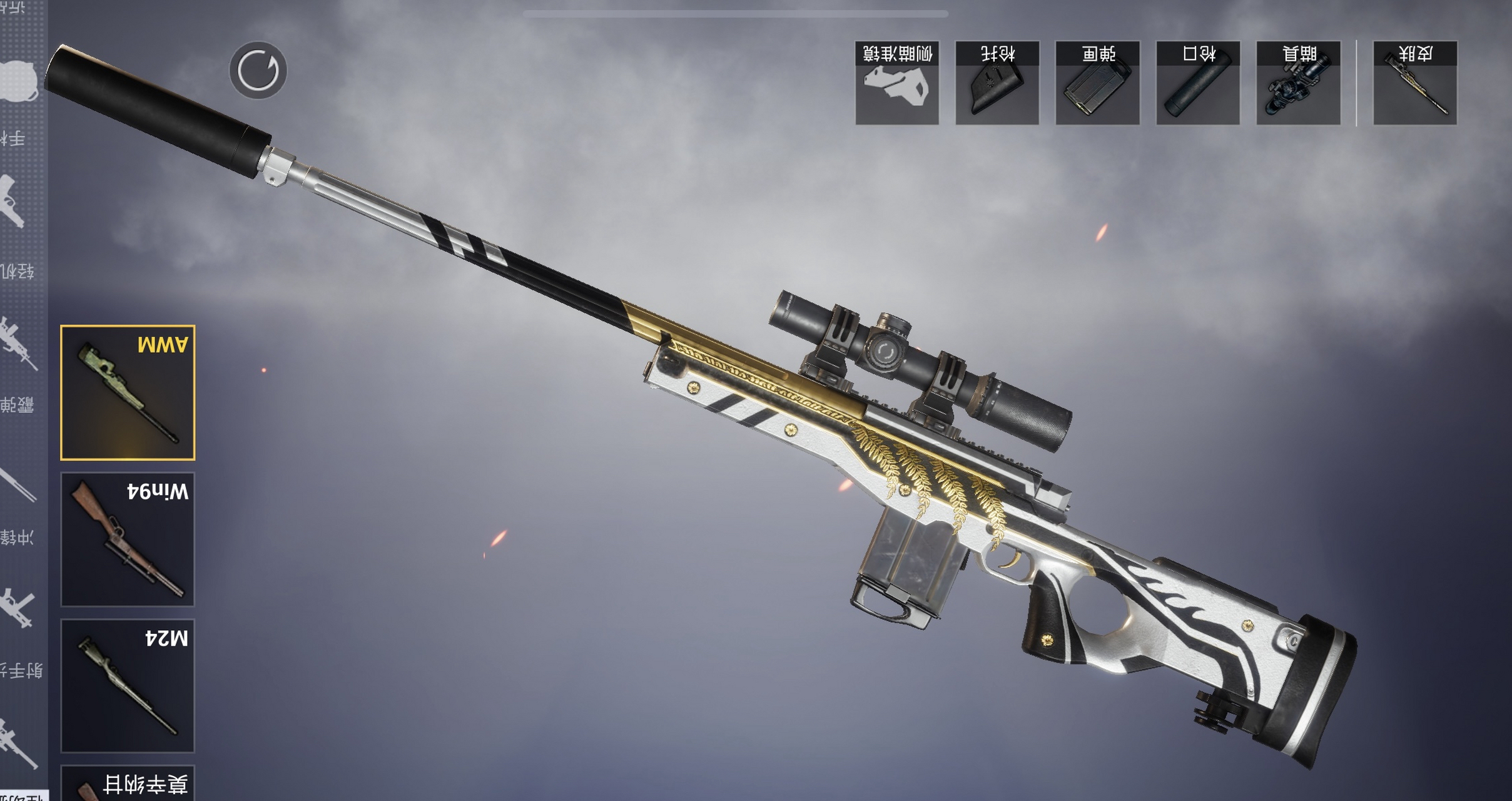This screenshot has width=1512, height=801.
Task: Open the side scope (侧瞄准镜) attachment slot
Action: pyautogui.click(x=896, y=83)
